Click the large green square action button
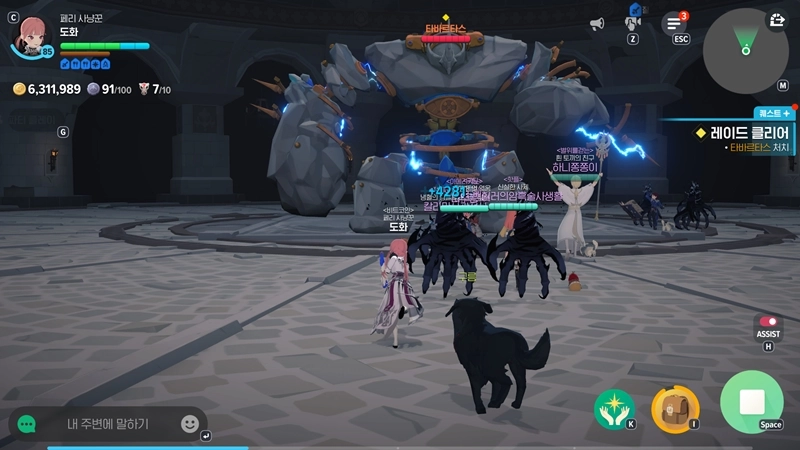800x450 pixels. point(751,401)
